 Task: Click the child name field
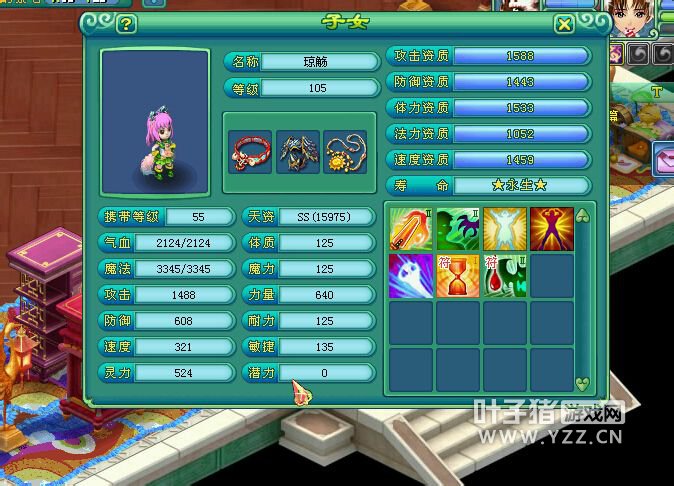click(x=314, y=61)
